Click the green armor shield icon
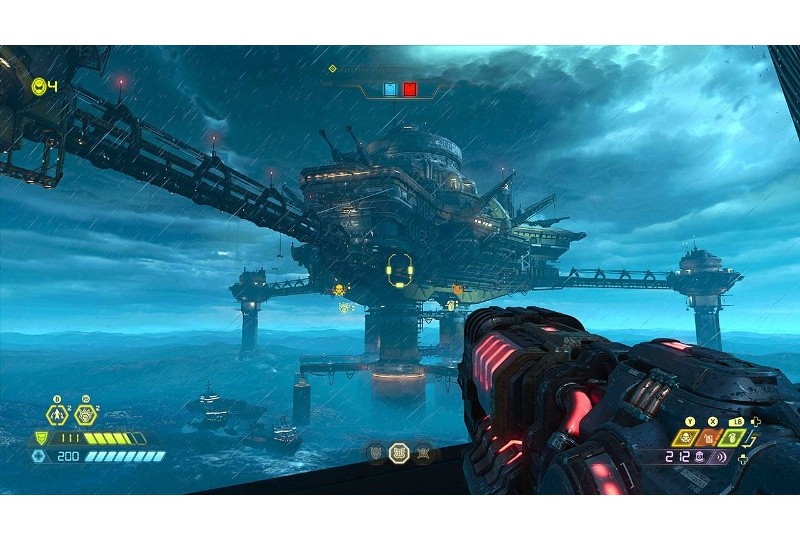Viewport: 800px width, 540px height. point(41,438)
